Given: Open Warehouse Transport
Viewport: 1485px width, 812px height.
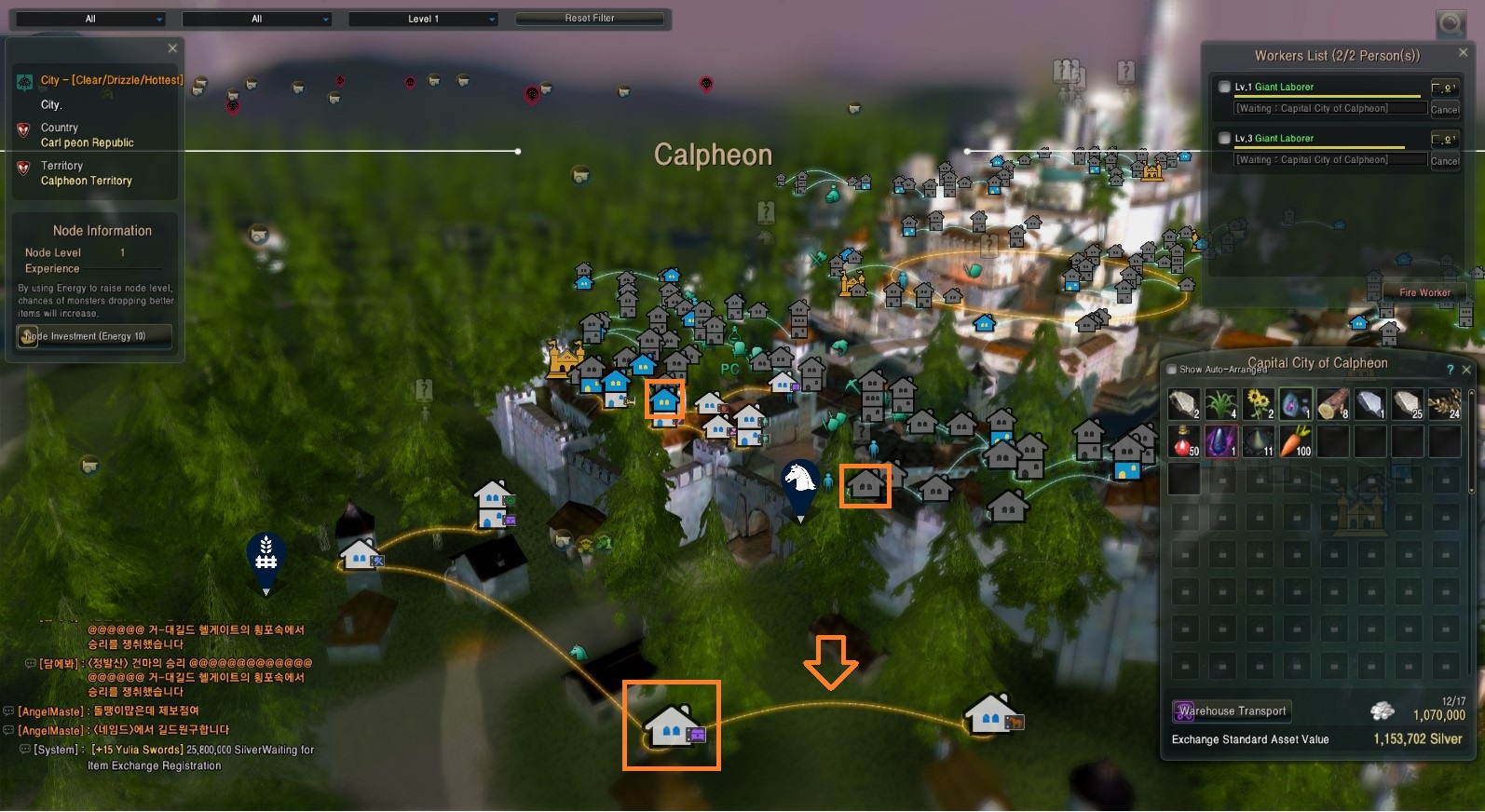Looking at the screenshot, I should point(1232,711).
